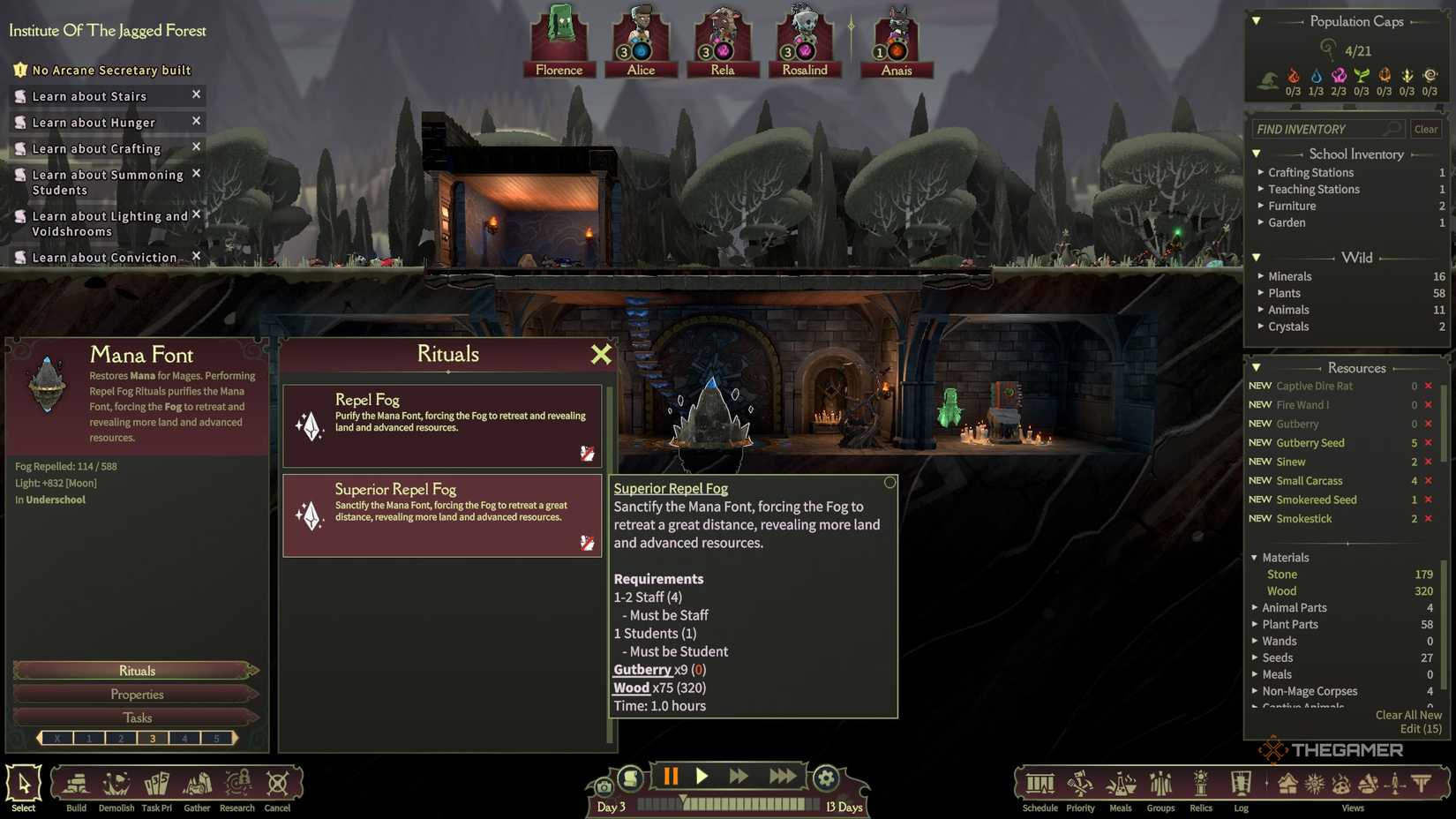Close the Rituals panel
This screenshot has height=819, width=1456.
click(601, 355)
